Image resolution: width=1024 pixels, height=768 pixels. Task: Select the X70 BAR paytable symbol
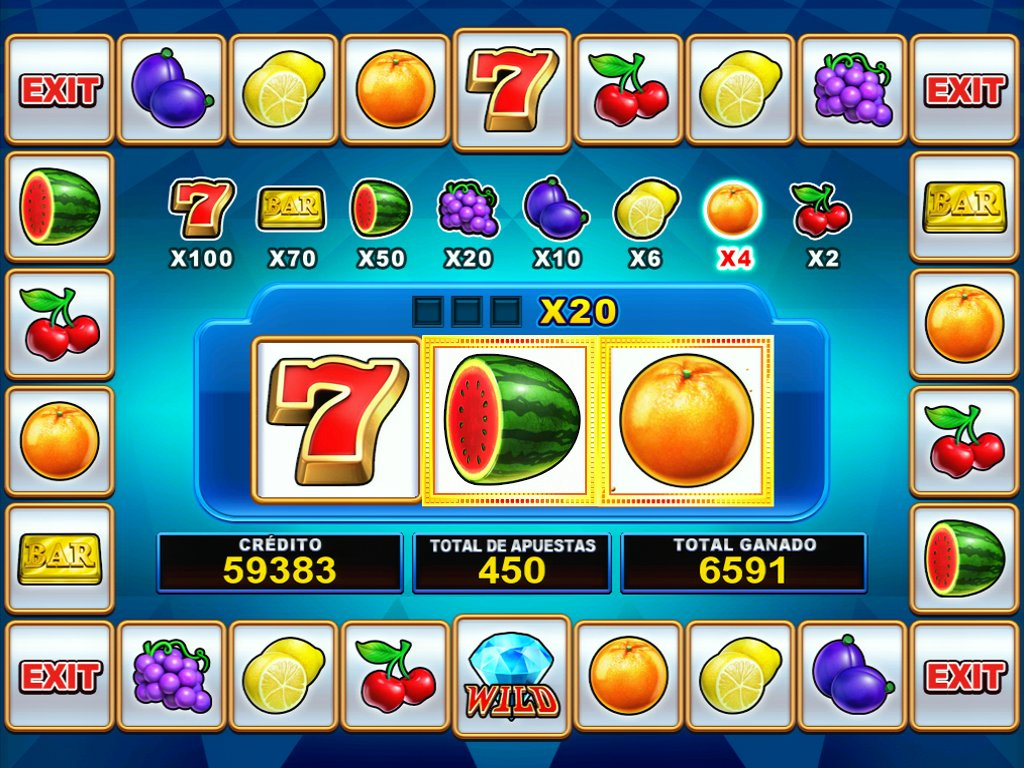291,207
